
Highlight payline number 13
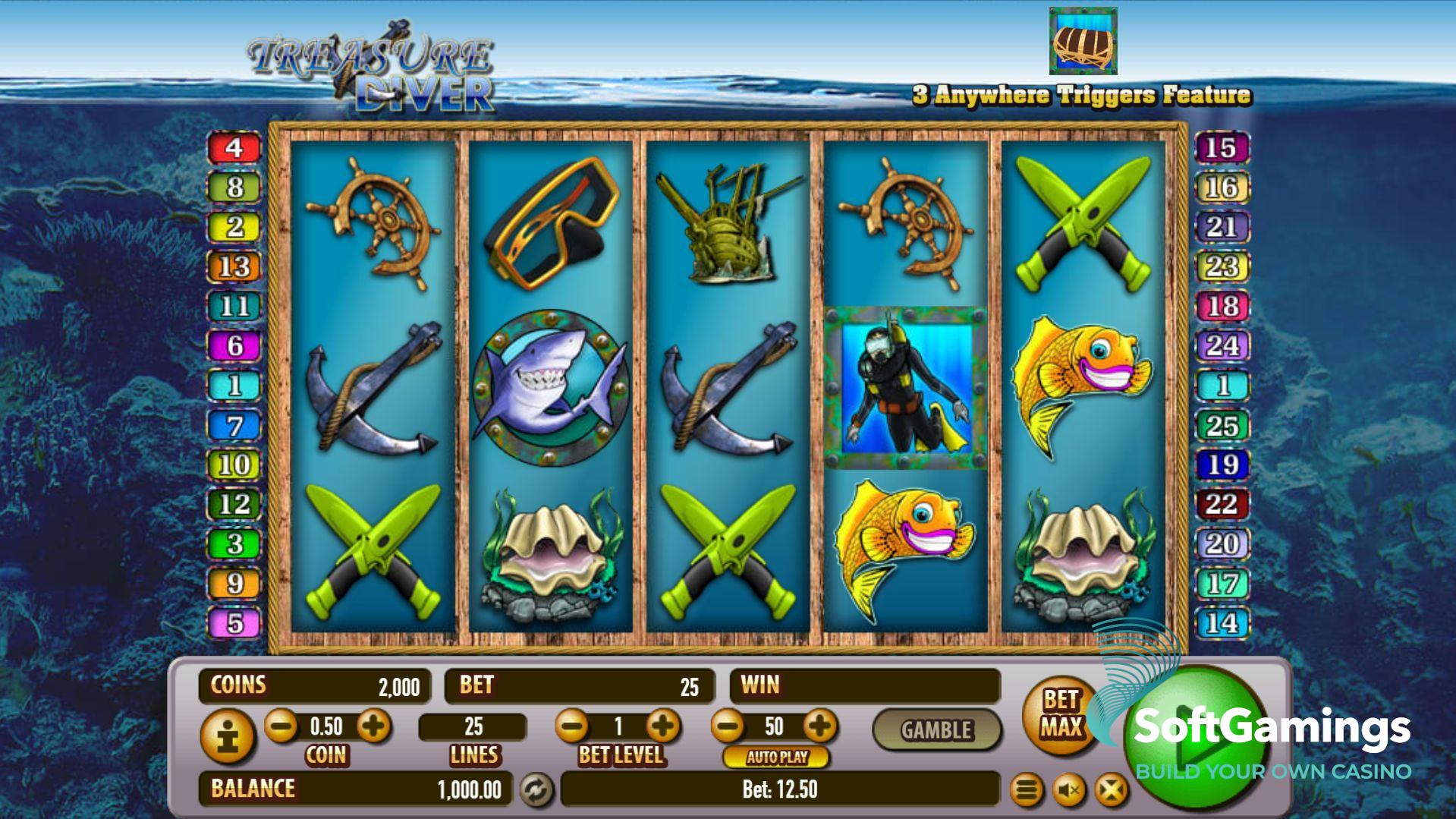tap(234, 266)
